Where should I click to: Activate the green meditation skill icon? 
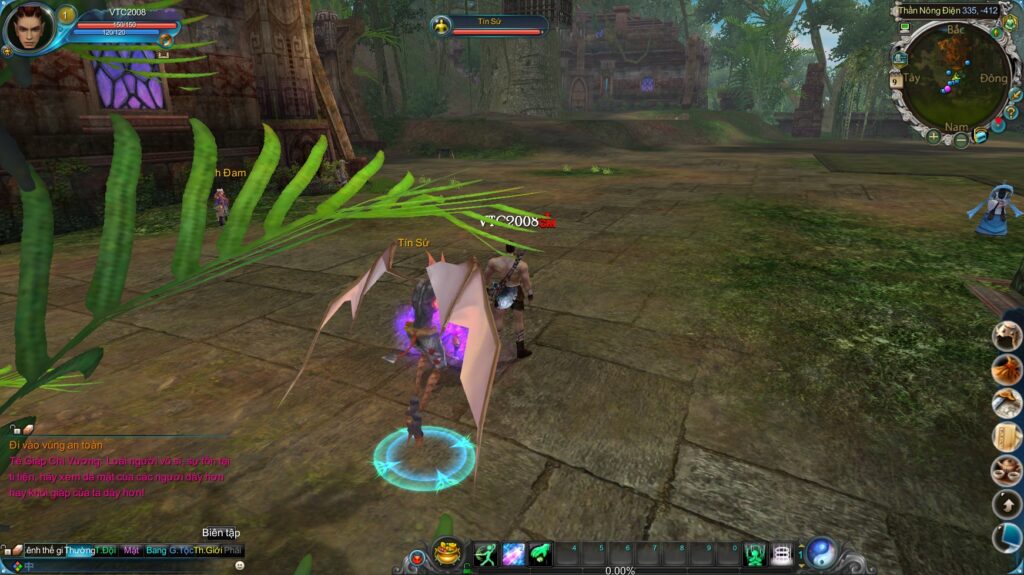coord(755,553)
